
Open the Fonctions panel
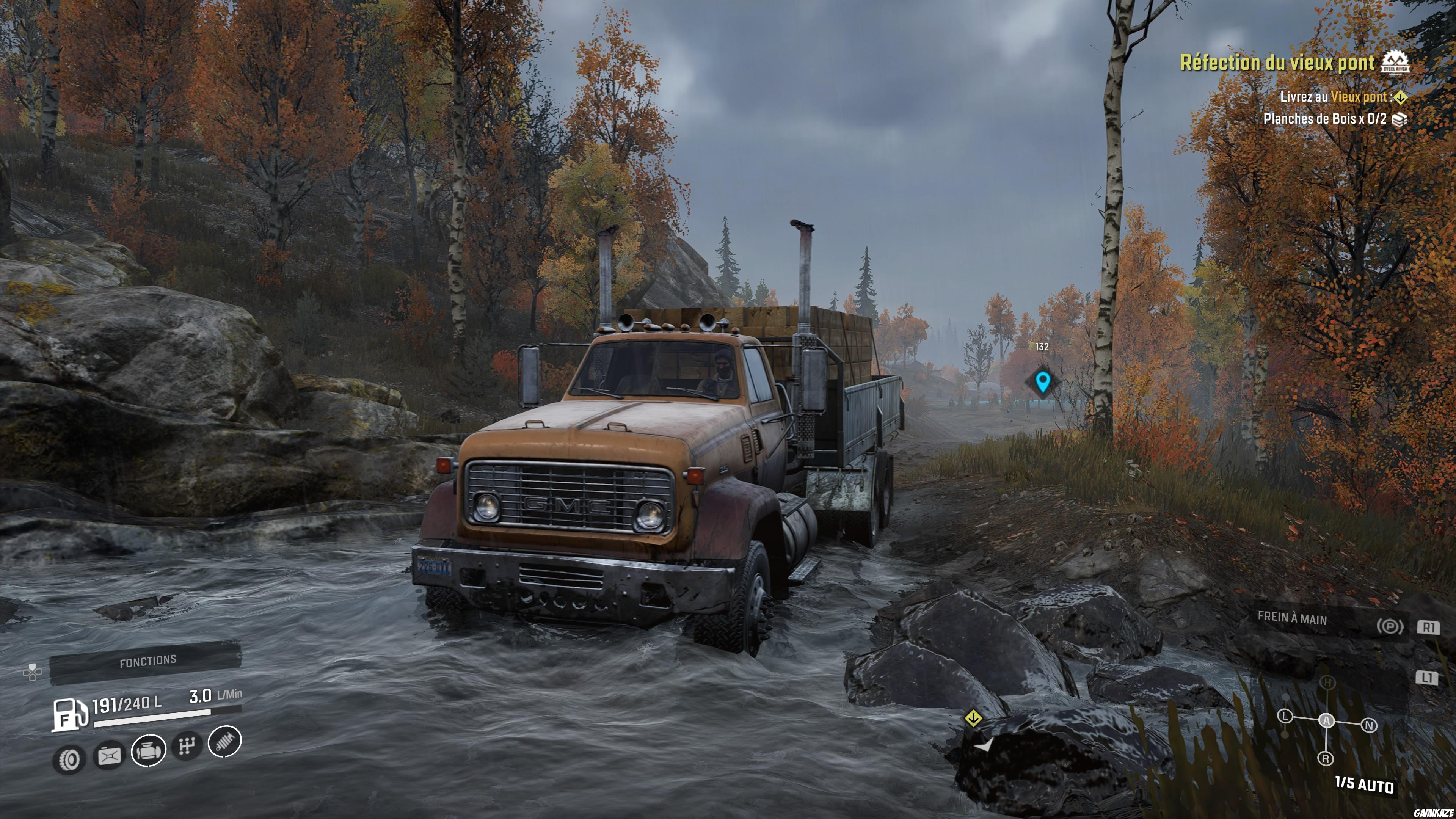[147, 661]
